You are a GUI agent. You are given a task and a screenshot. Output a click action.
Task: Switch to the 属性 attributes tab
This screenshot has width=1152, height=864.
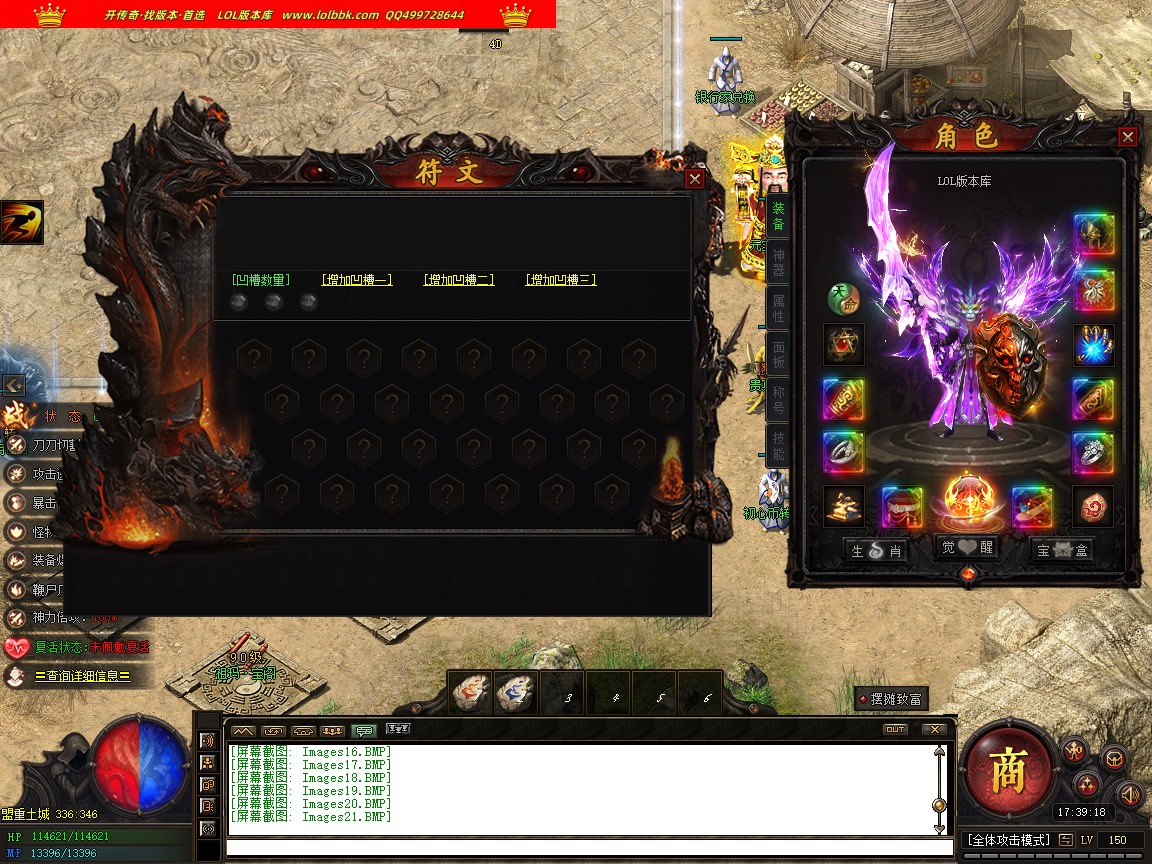coord(778,308)
